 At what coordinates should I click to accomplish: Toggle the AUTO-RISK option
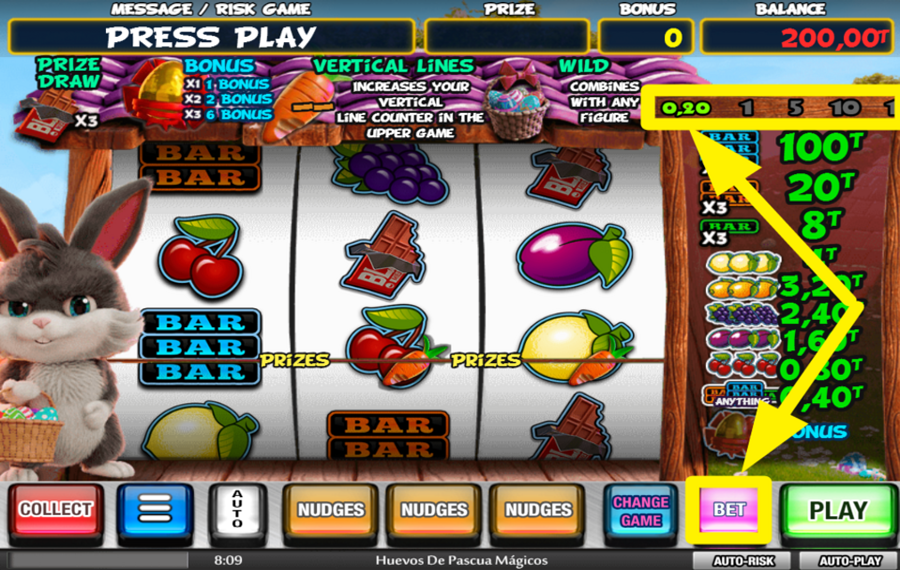[740, 561]
